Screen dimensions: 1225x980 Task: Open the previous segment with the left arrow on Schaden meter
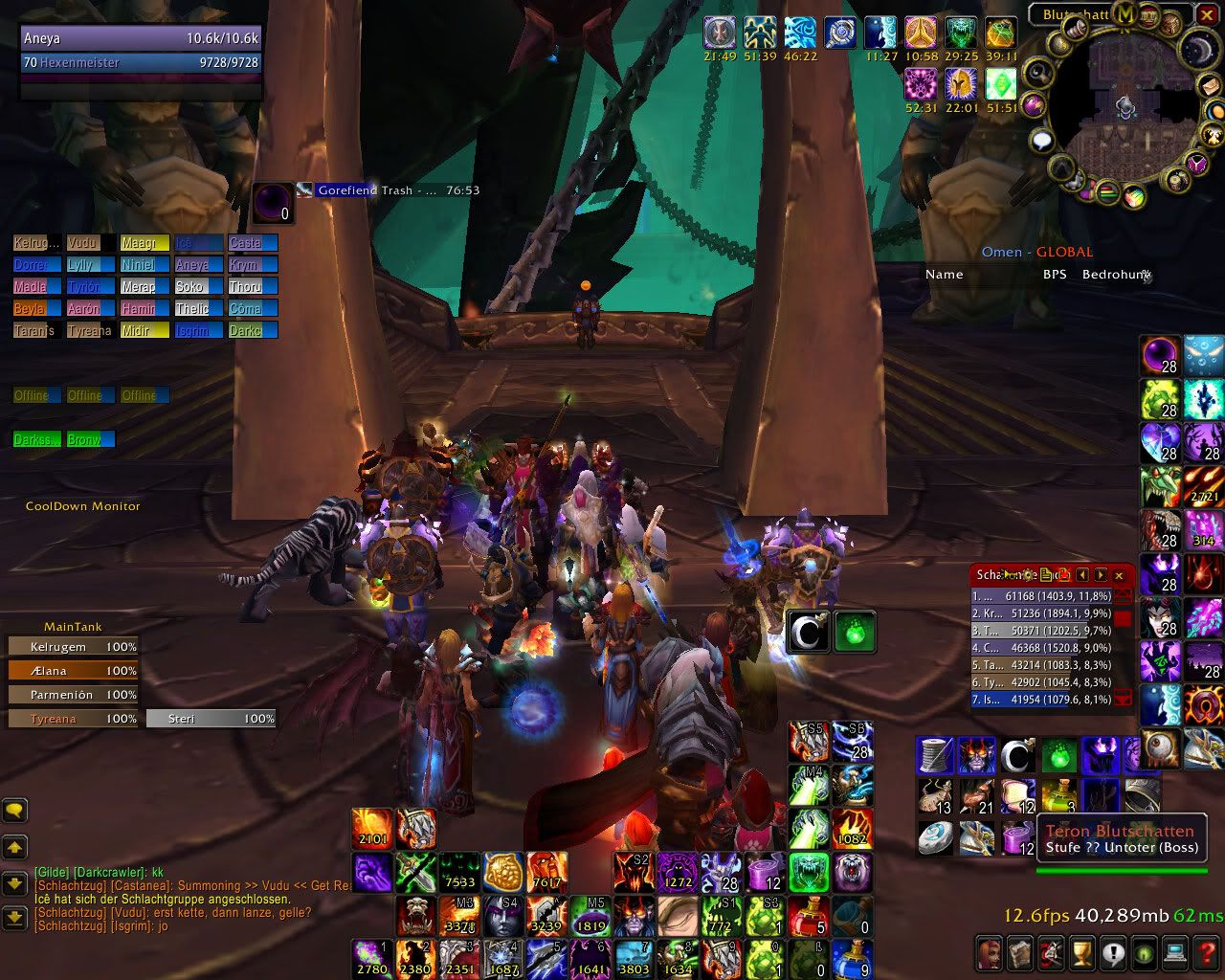tap(1082, 575)
